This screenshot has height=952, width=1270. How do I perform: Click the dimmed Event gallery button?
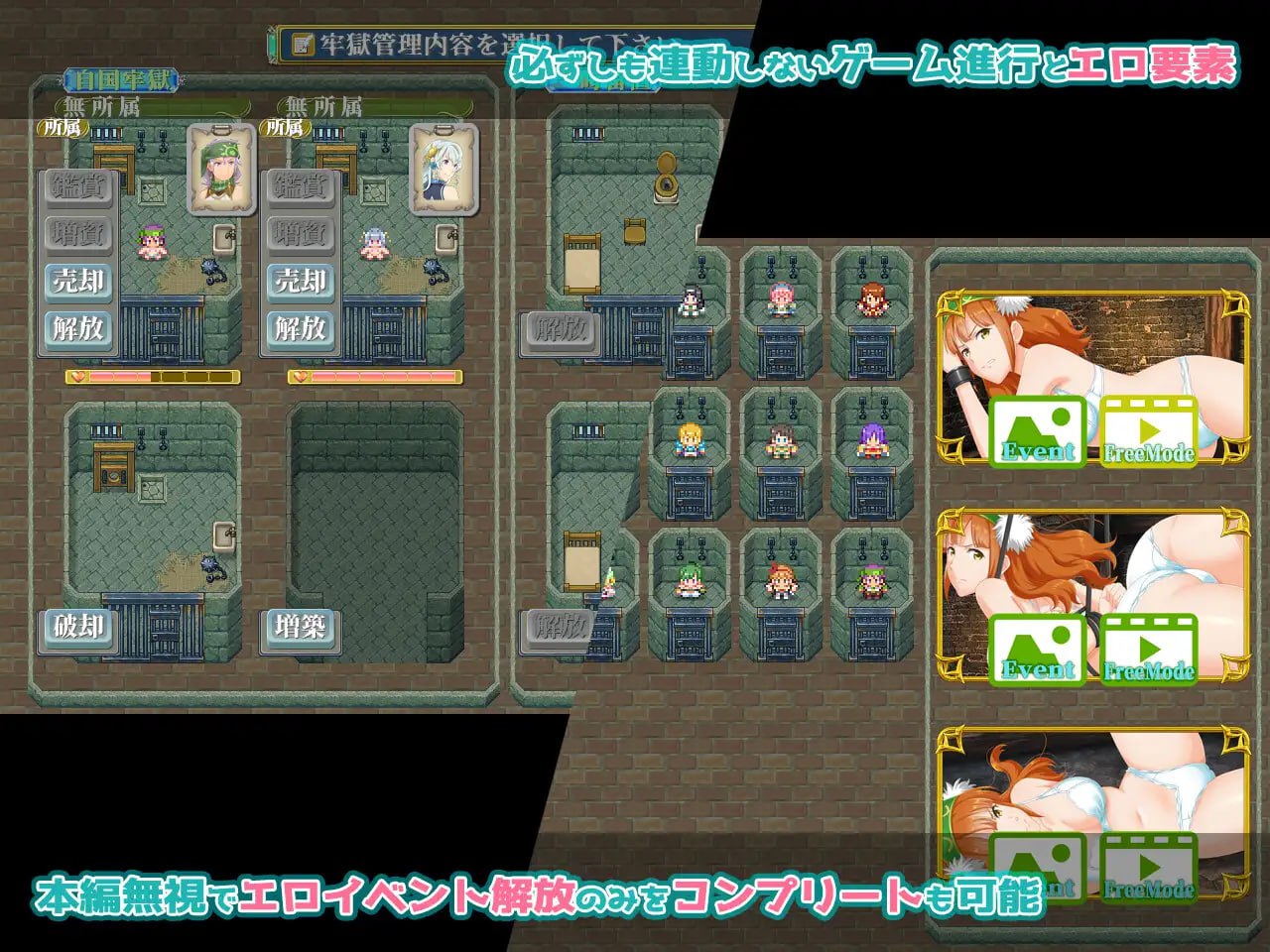pos(1038,868)
